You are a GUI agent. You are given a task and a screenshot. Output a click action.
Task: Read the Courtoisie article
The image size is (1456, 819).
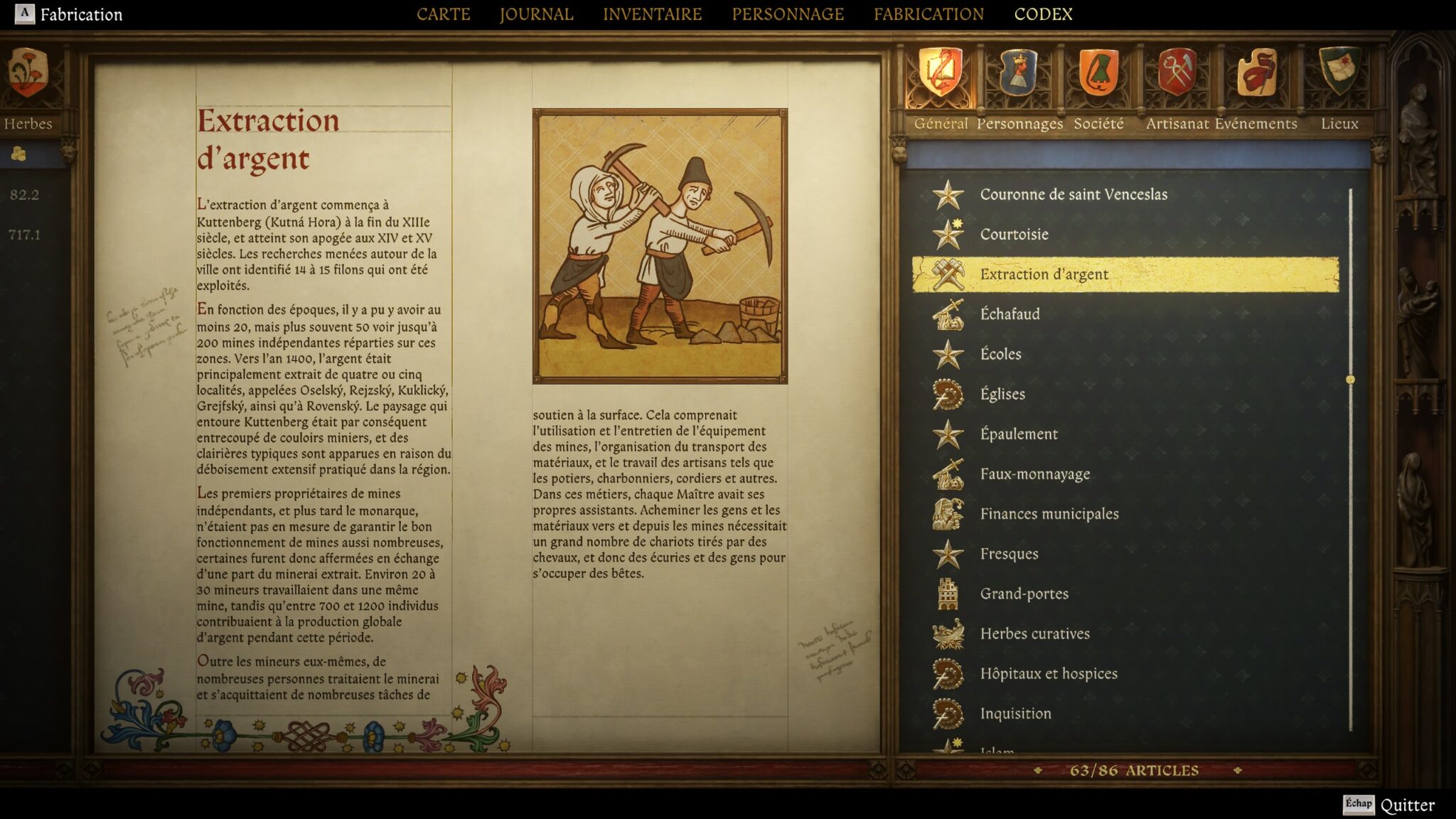1014,235
